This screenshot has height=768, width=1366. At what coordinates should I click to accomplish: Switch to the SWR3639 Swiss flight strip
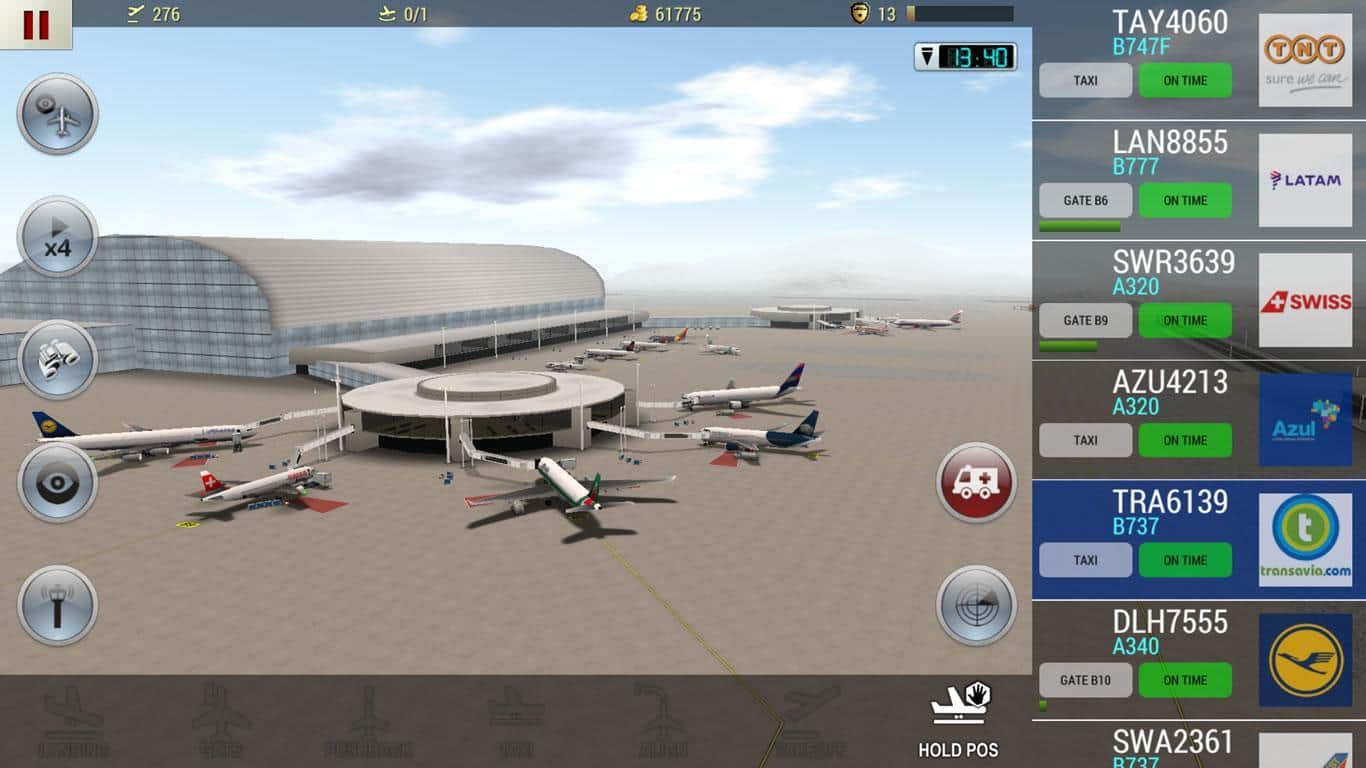click(1175, 262)
